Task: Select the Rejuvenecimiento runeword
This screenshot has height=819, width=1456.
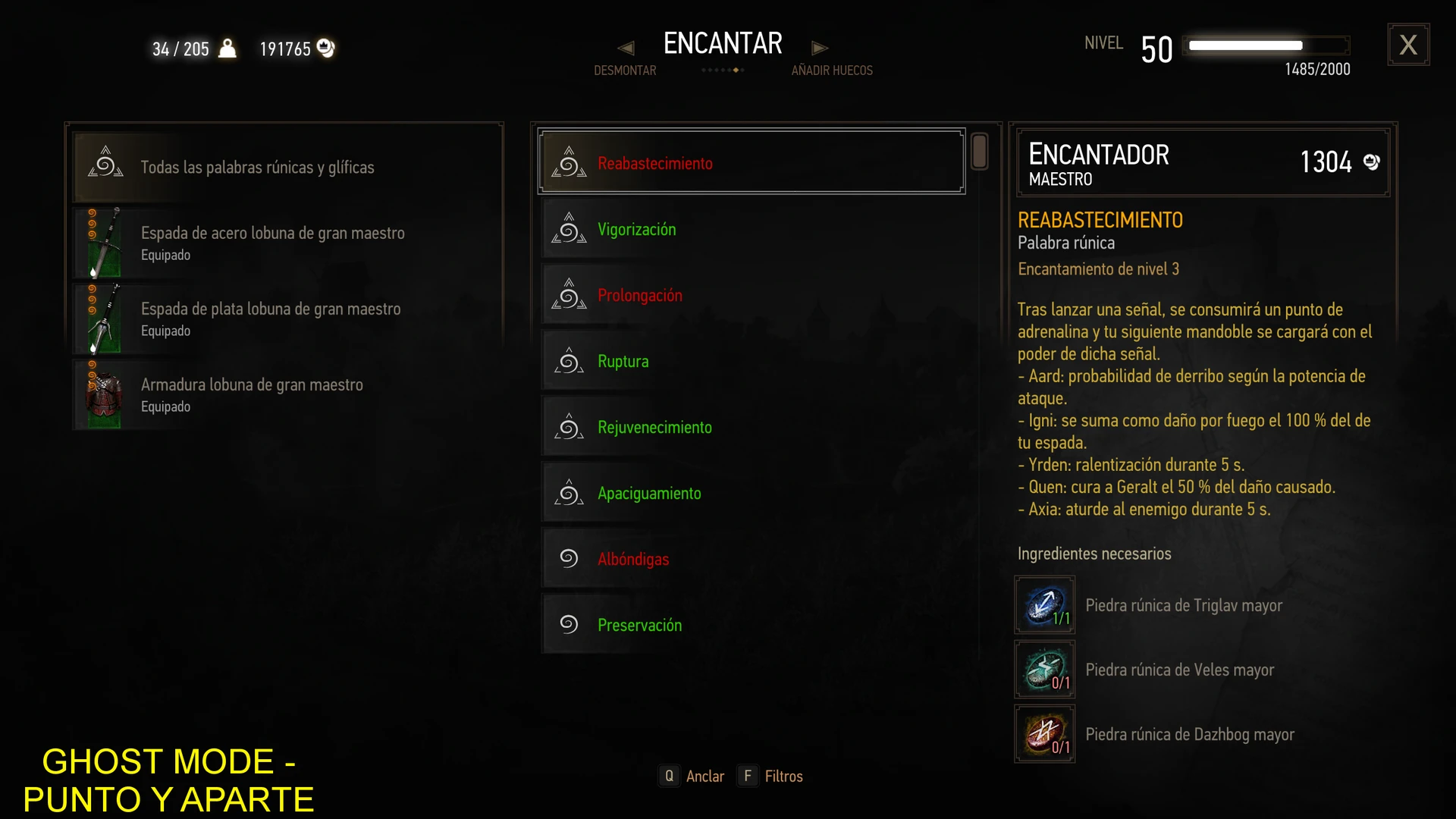Action: 751,427
